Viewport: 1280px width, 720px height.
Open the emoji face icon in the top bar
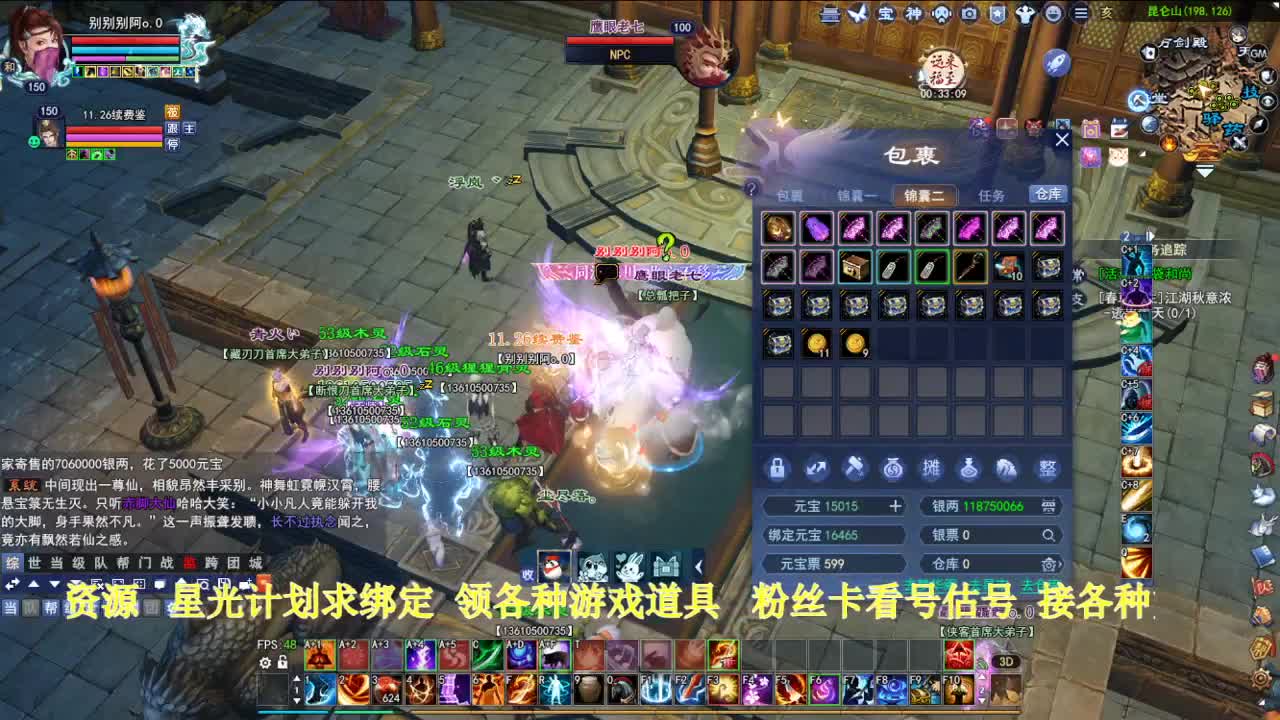[1053, 14]
